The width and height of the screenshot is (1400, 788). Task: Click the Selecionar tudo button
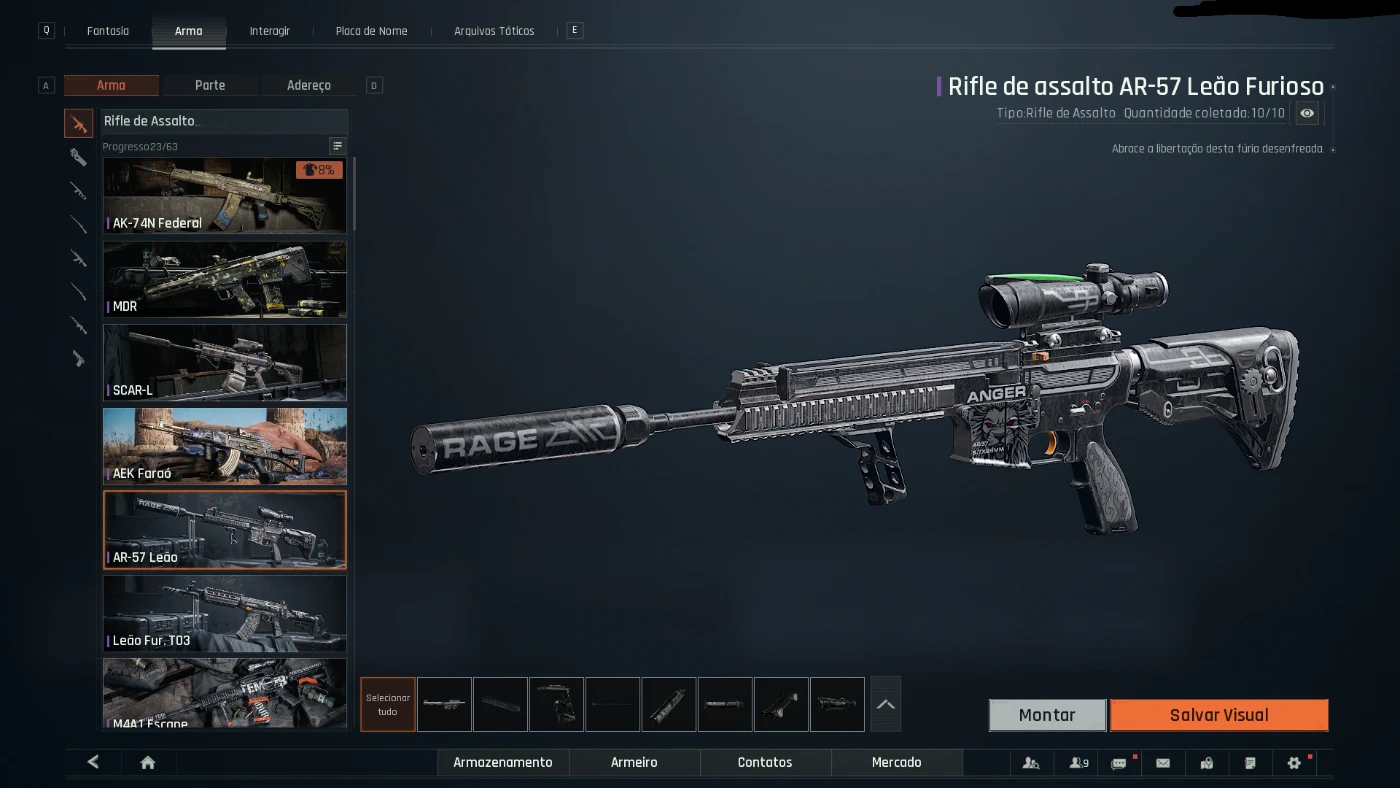coord(388,704)
